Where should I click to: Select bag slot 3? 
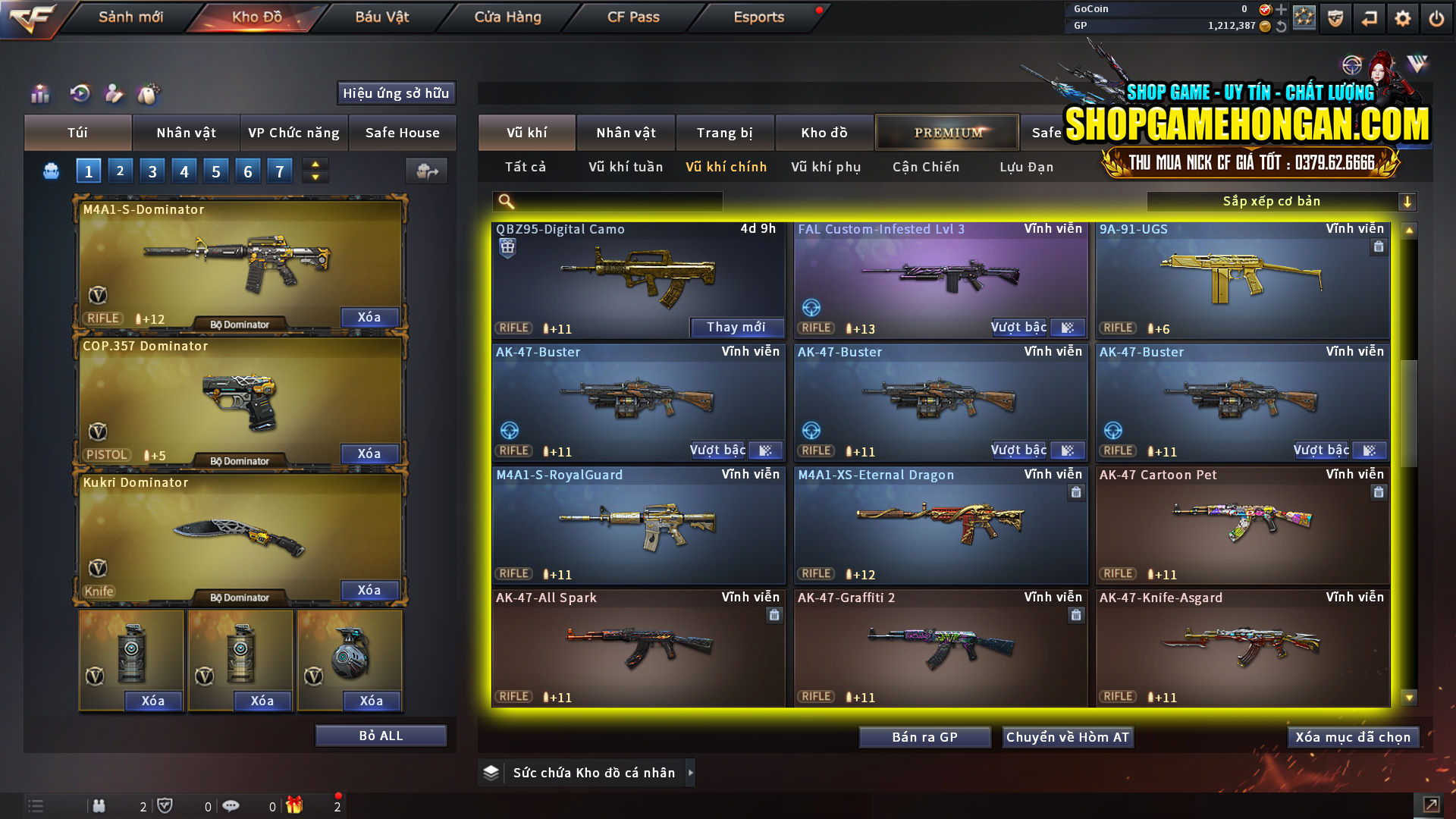click(152, 171)
